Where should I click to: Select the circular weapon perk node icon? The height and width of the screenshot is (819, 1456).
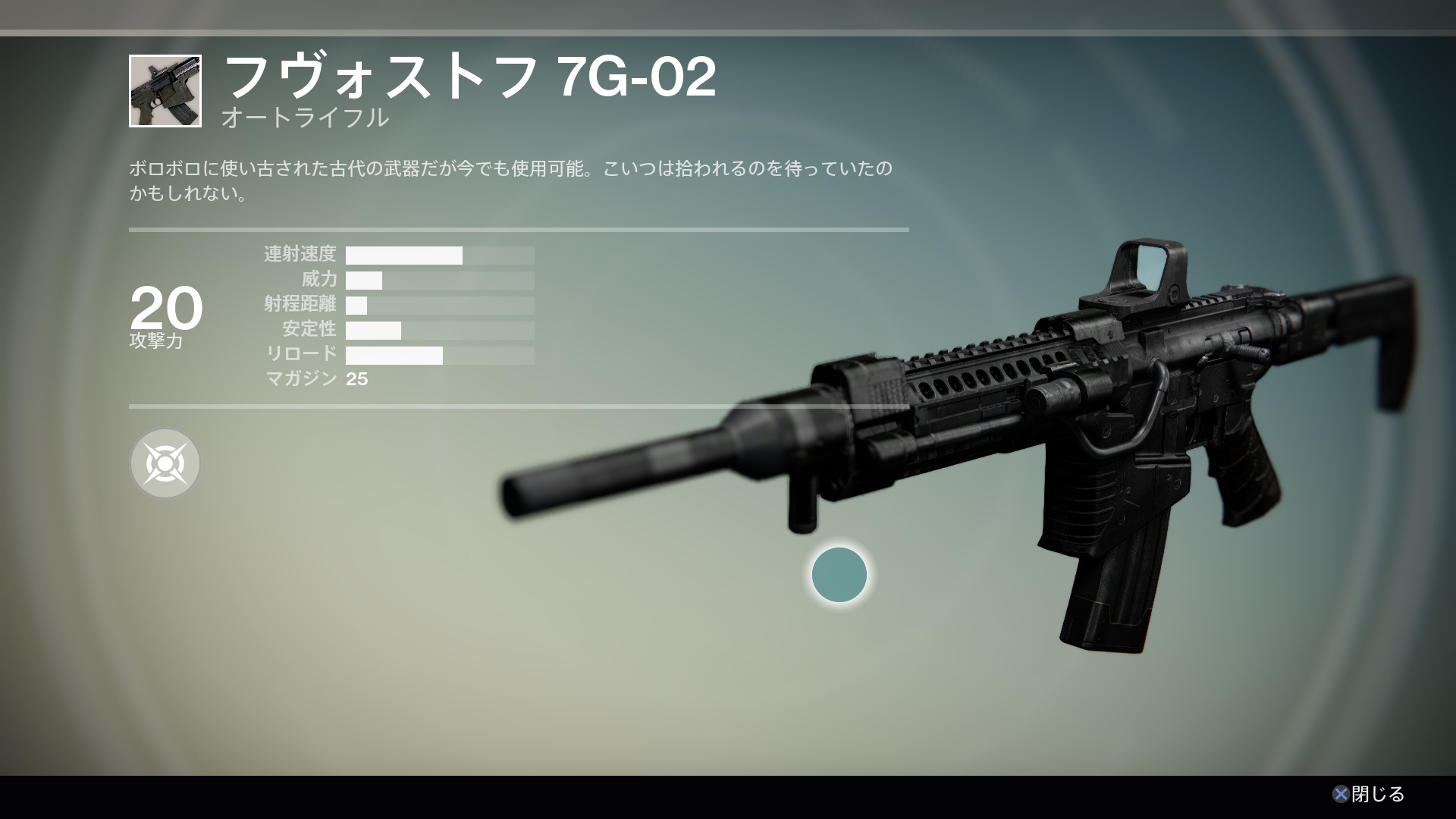coord(165,463)
